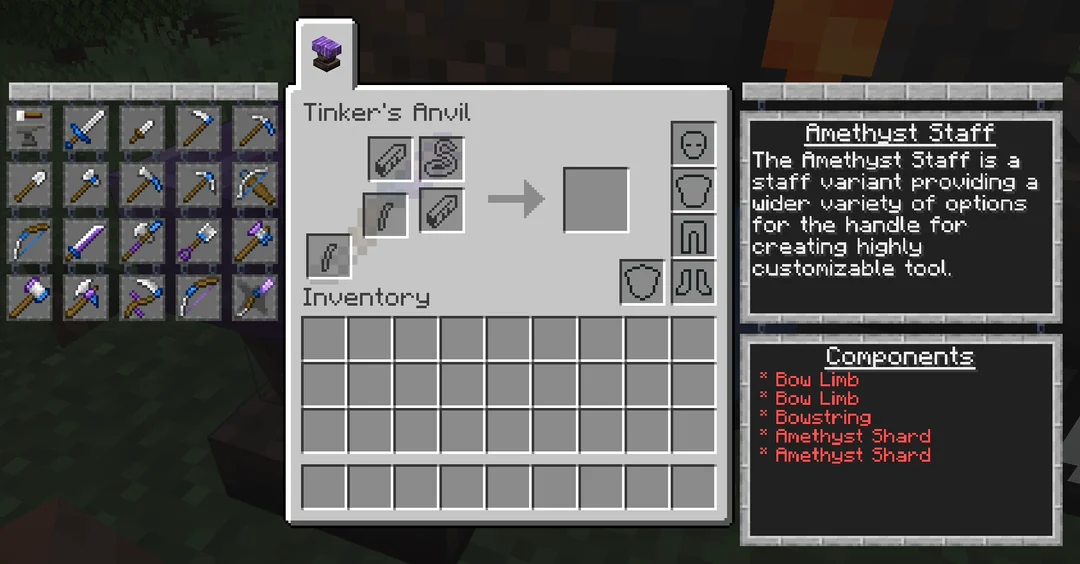Image resolution: width=1080 pixels, height=564 pixels.
Task: Choose the purple-bladed cleaver sword button
Action: coord(86,241)
